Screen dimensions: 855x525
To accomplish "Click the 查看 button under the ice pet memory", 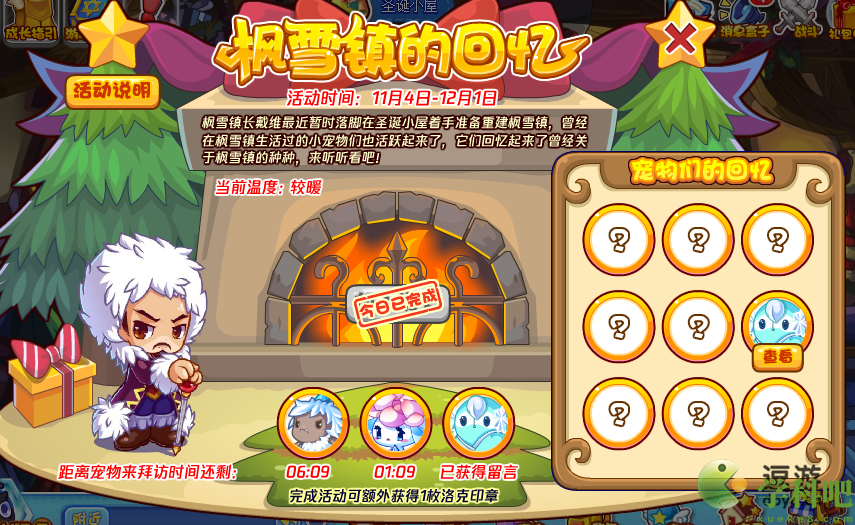I will (x=777, y=357).
